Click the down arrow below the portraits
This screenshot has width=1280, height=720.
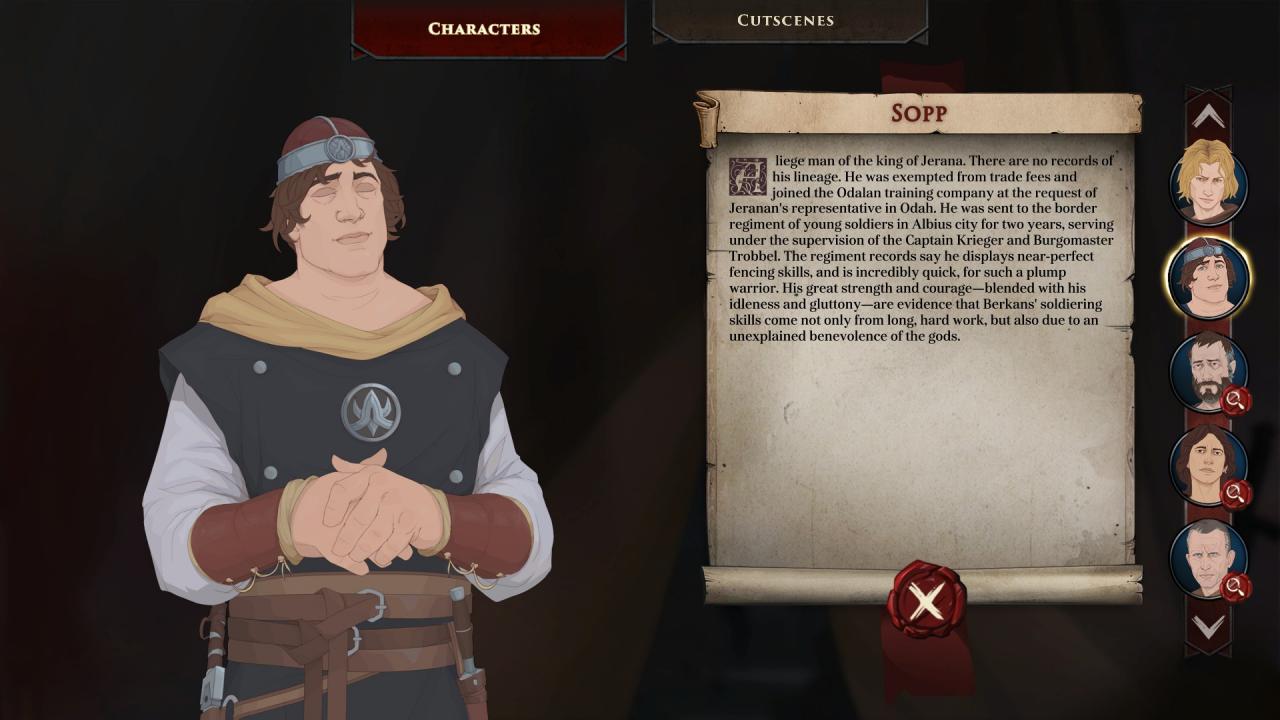coord(1208,627)
